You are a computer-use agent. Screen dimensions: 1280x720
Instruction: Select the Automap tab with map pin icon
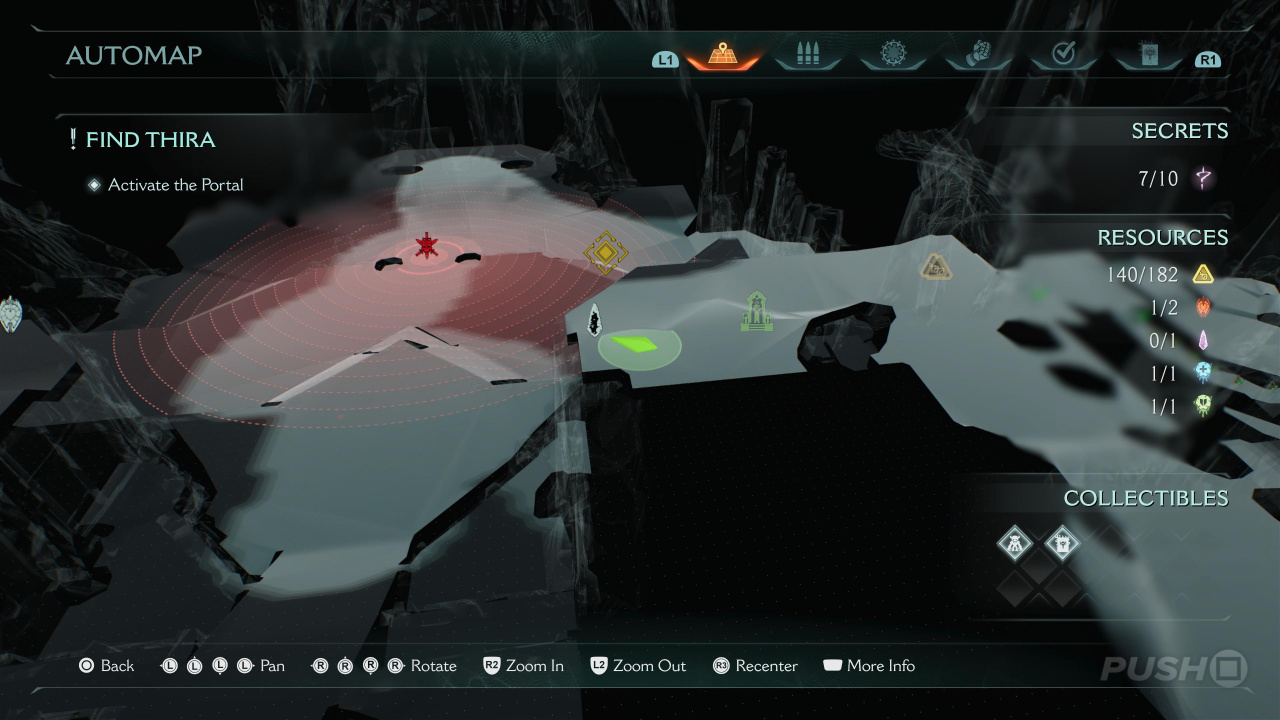click(723, 55)
